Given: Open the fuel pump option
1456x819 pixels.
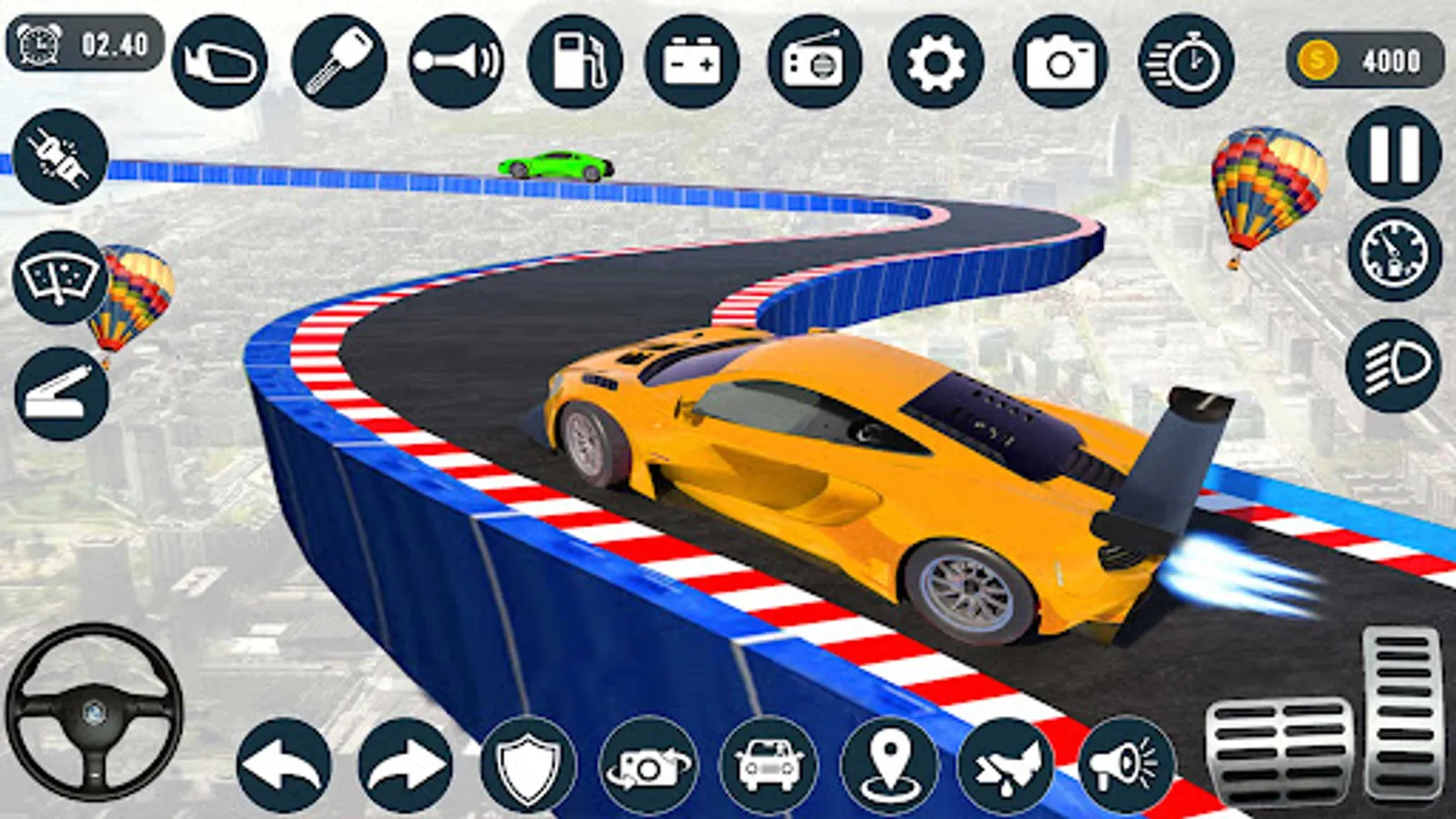Looking at the screenshot, I should click(575, 62).
